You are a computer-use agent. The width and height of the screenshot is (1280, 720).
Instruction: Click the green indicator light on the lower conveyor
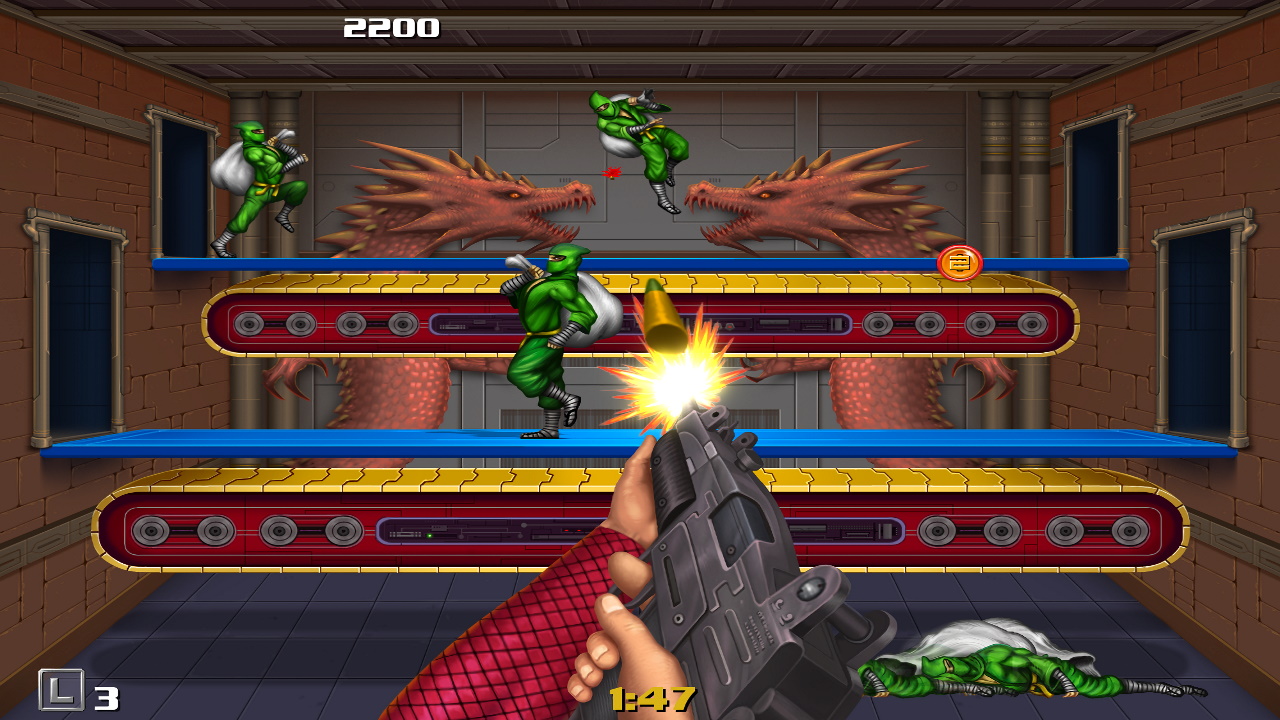pyautogui.click(x=428, y=535)
